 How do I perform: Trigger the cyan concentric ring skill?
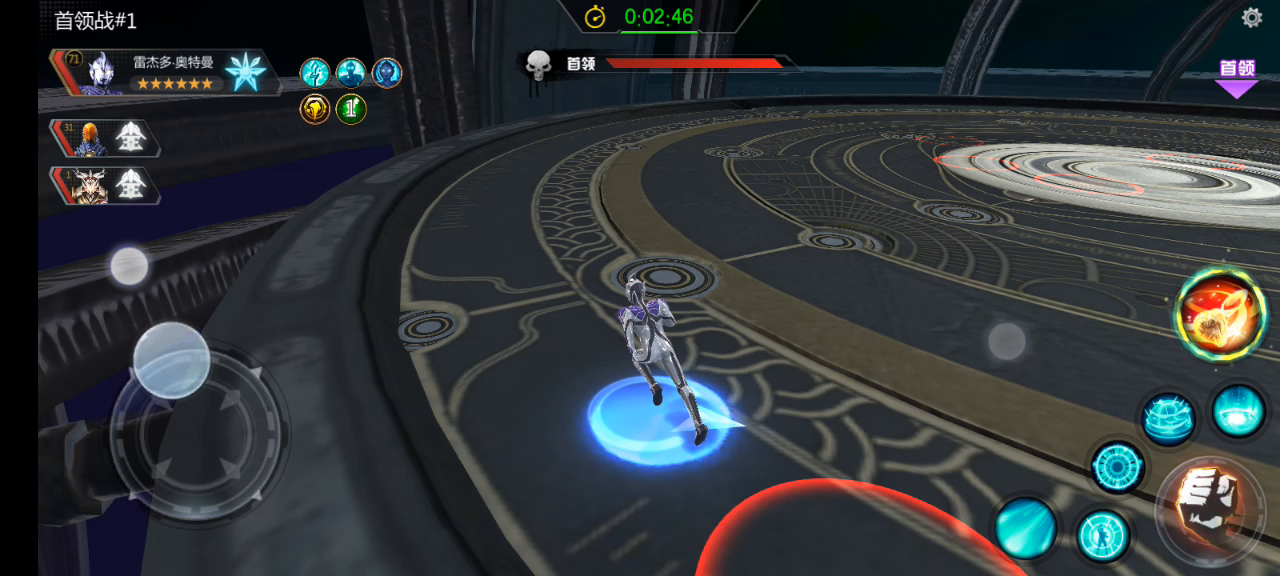tap(1117, 466)
